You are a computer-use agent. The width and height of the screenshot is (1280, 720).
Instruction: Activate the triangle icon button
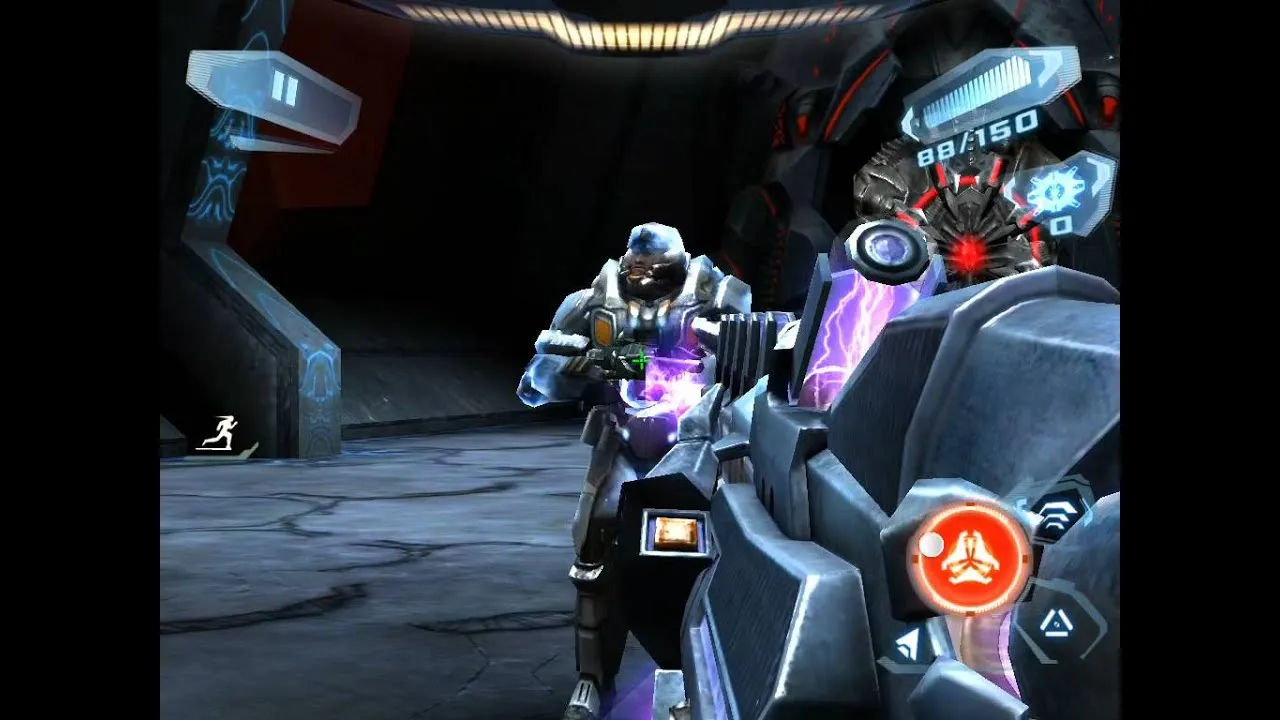coord(1056,626)
